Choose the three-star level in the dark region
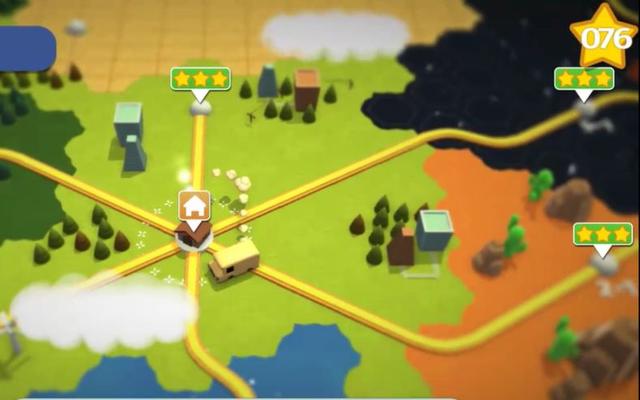The width and height of the screenshot is (640, 400). (584, 79)
